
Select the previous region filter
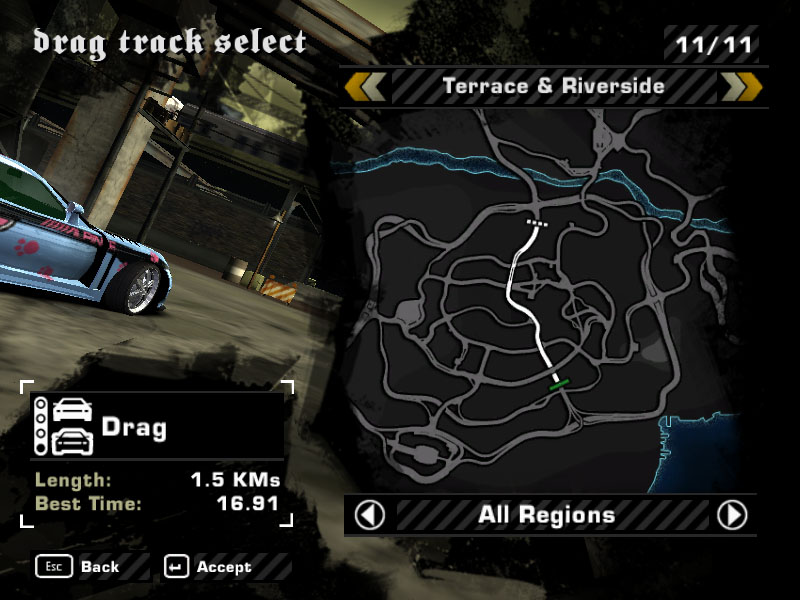[370, 515]
